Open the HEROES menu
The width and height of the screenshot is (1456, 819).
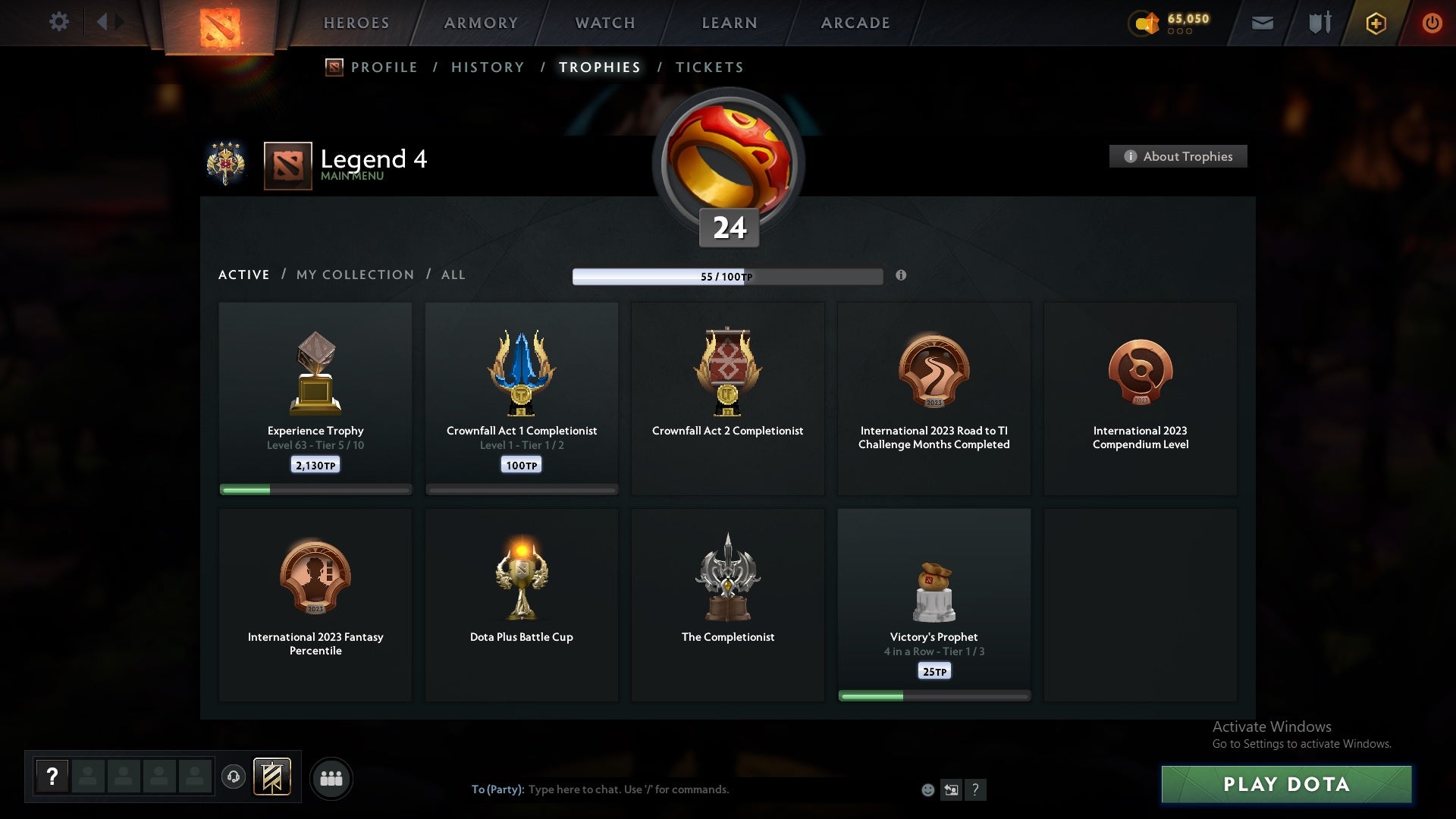coord(356,23)
